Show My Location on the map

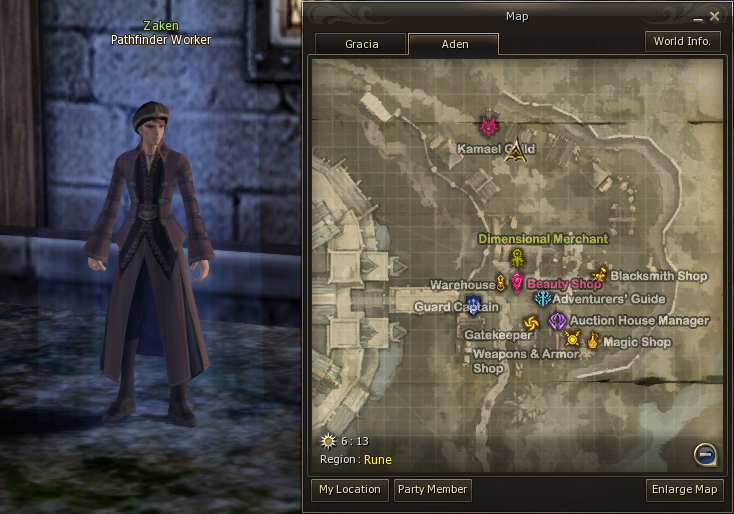349,490
